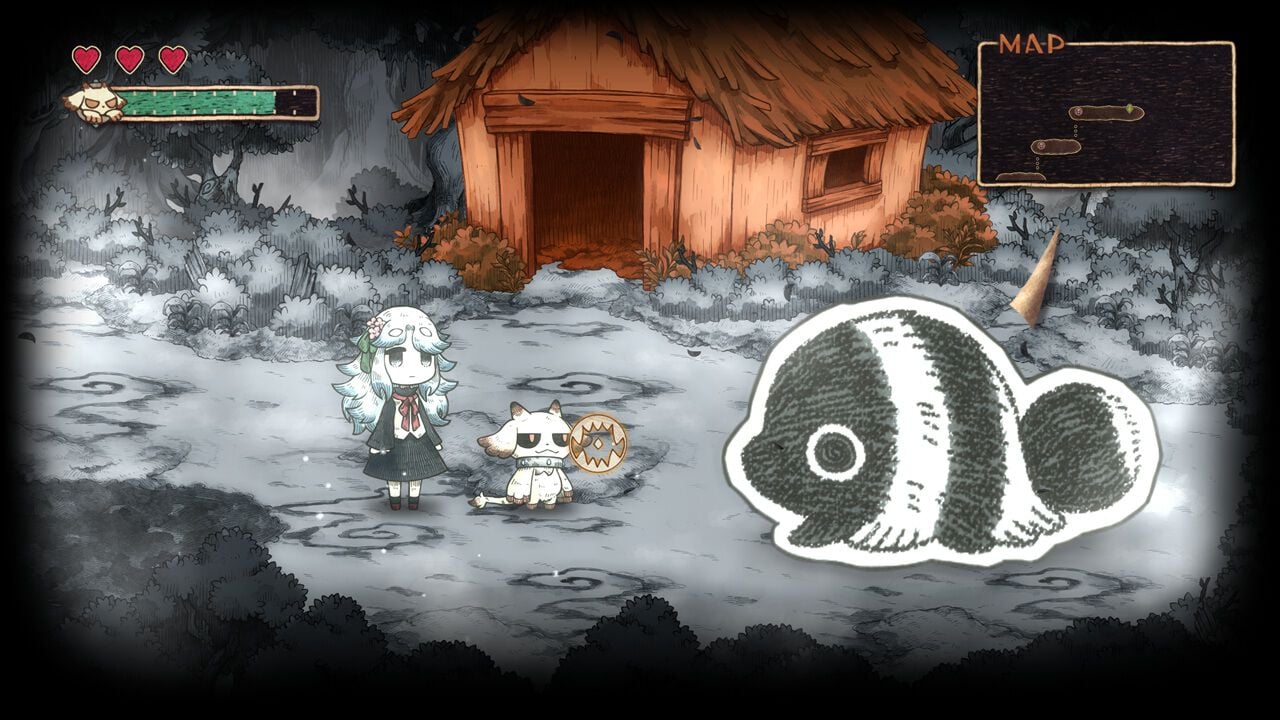Click the lower face marker on the MAP
1280x720 pixels.
tap(1042, 146)
